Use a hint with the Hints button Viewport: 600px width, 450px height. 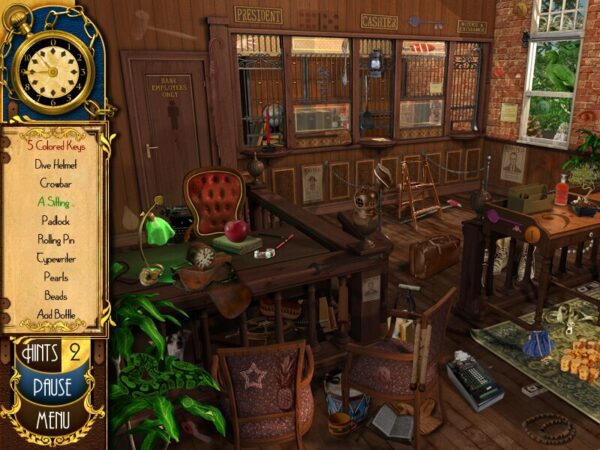click(x=43, y=352)
